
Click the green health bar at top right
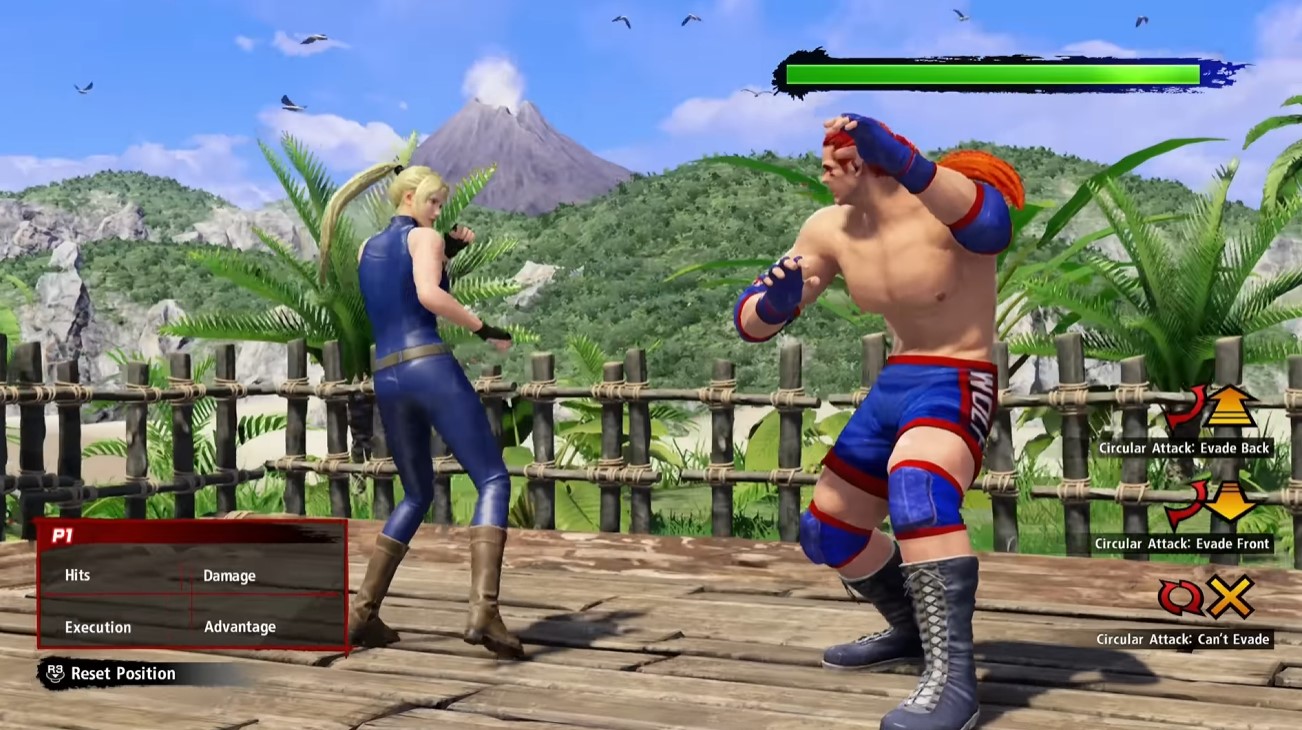pyautogui.click(x=990, y=72)
